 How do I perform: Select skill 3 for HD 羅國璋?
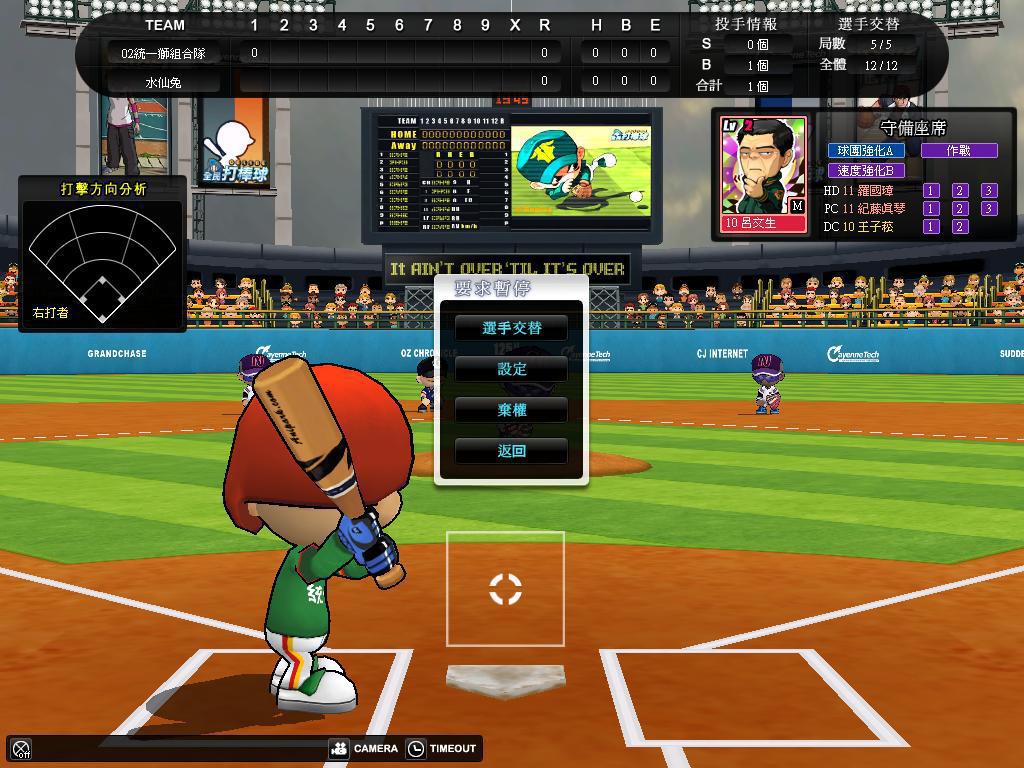coord(988,190)
